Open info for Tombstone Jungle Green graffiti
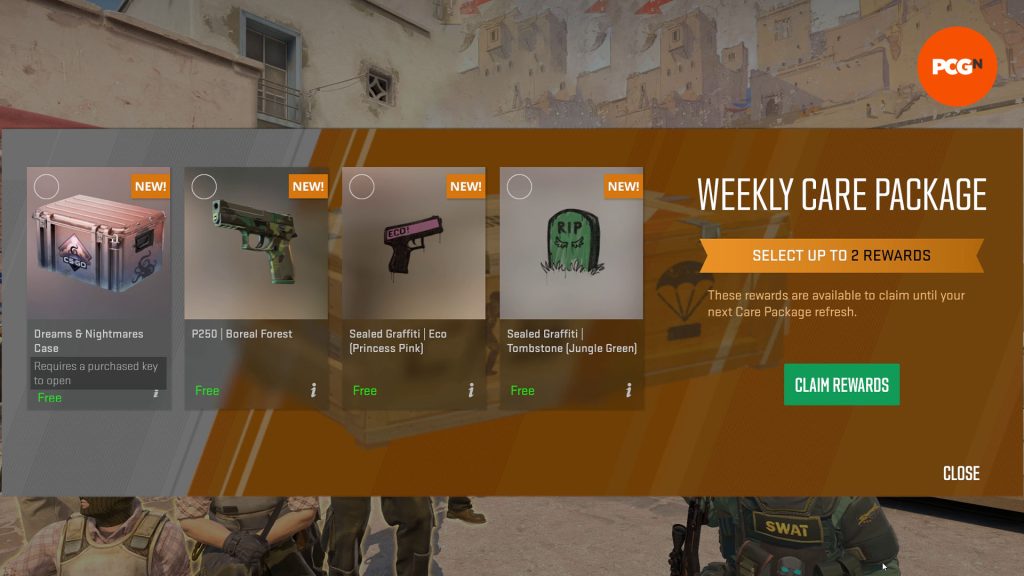This screenshot has width=1024, height=576. coord(628,390)
